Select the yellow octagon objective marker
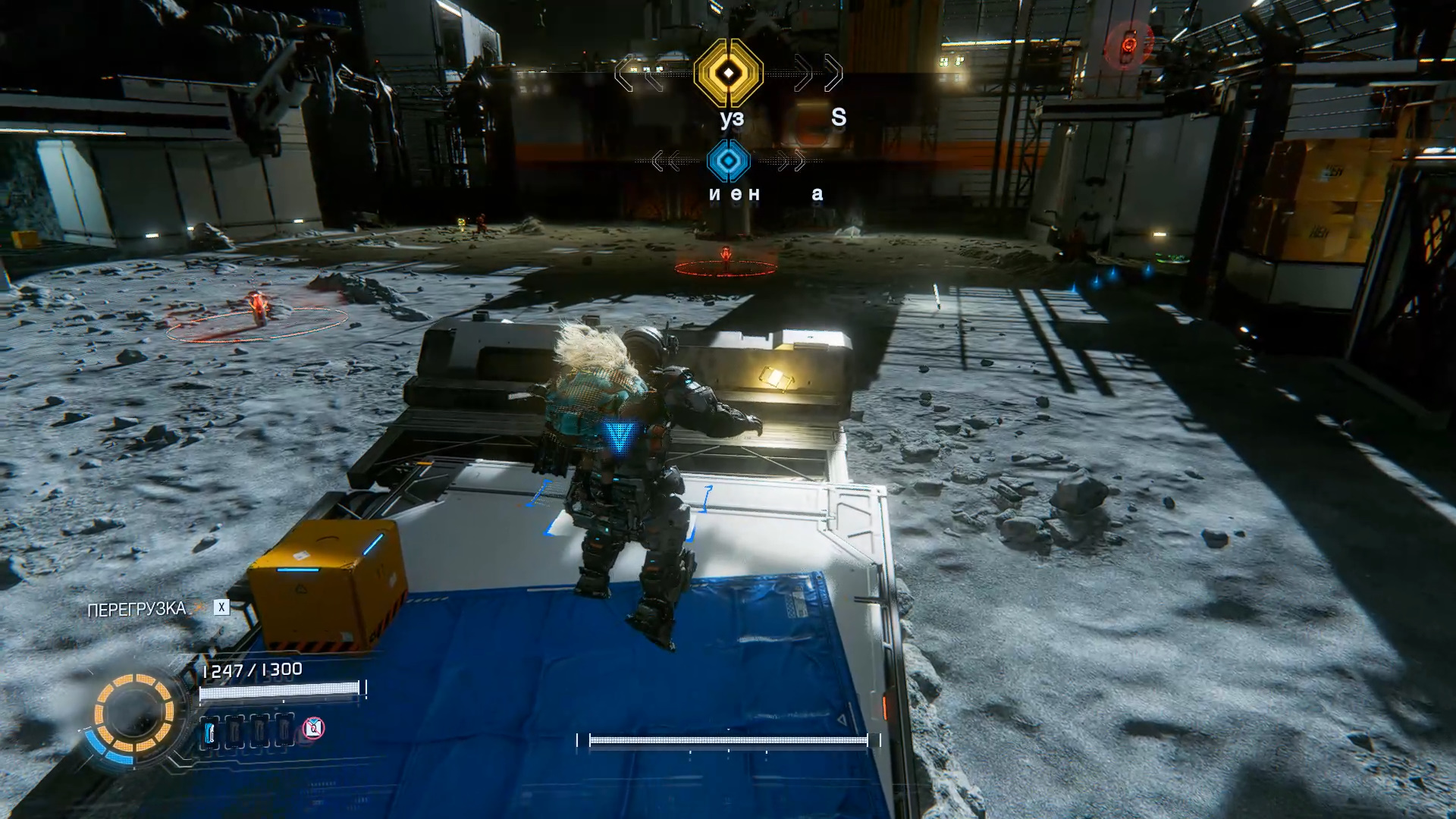This screenshot has width=1456, height=819. coord(728,73)
